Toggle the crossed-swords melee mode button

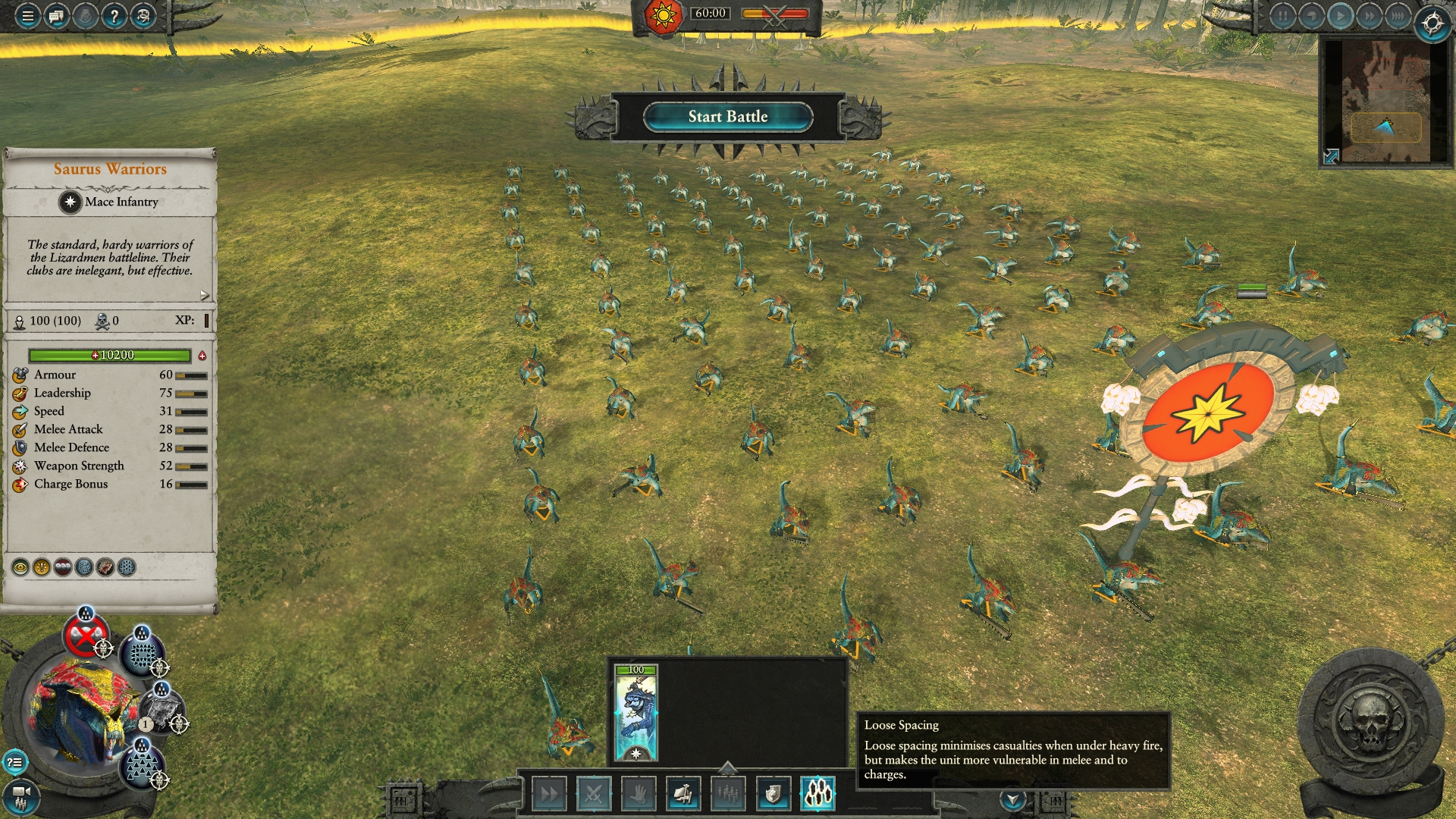pyautogui.click(x=594, y=794)
